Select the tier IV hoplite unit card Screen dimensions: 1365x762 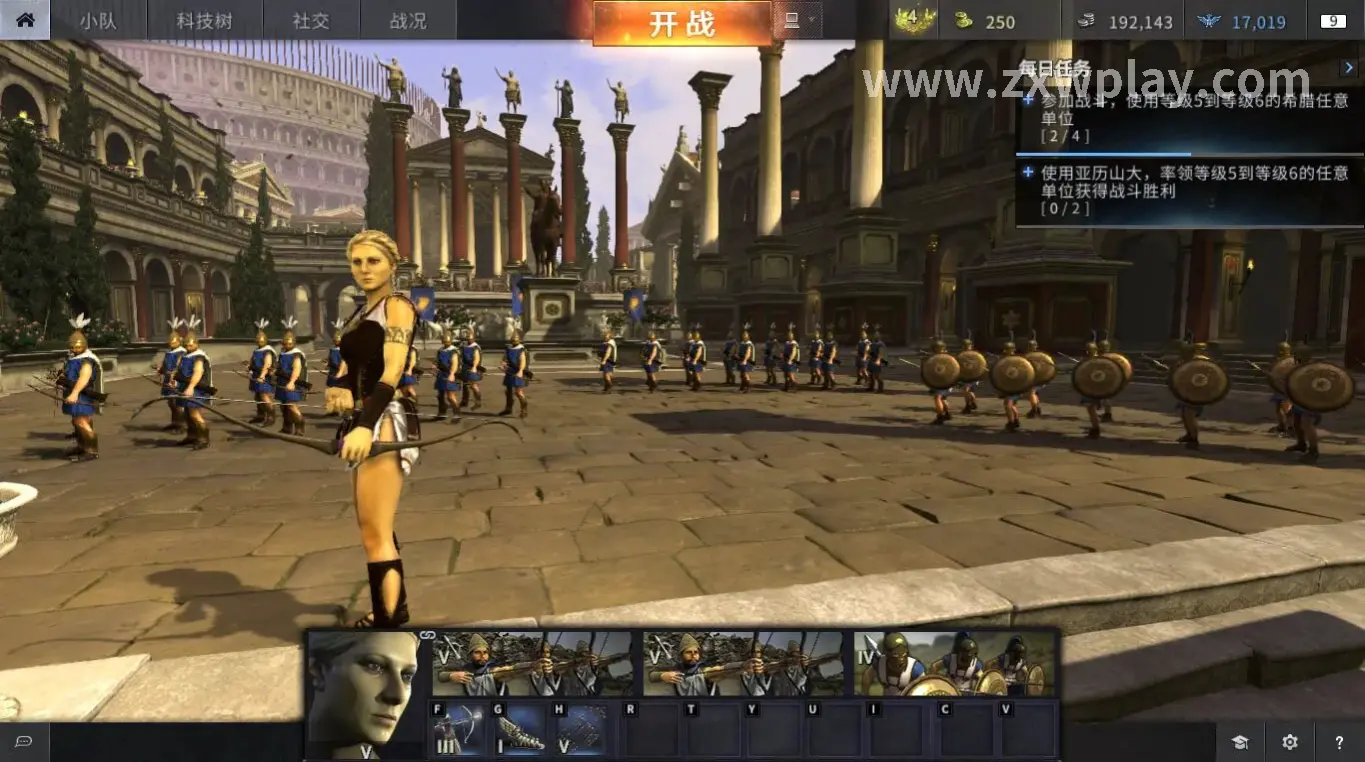point(956,664)
